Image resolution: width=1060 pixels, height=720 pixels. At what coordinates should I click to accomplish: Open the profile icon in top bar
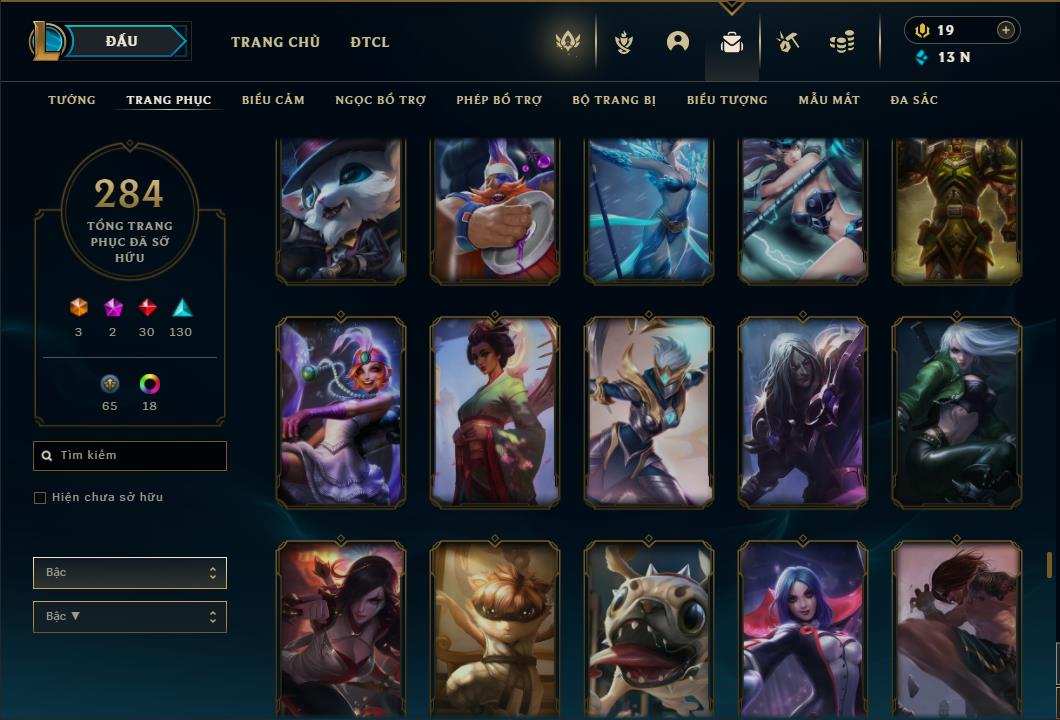click(678, 42)
